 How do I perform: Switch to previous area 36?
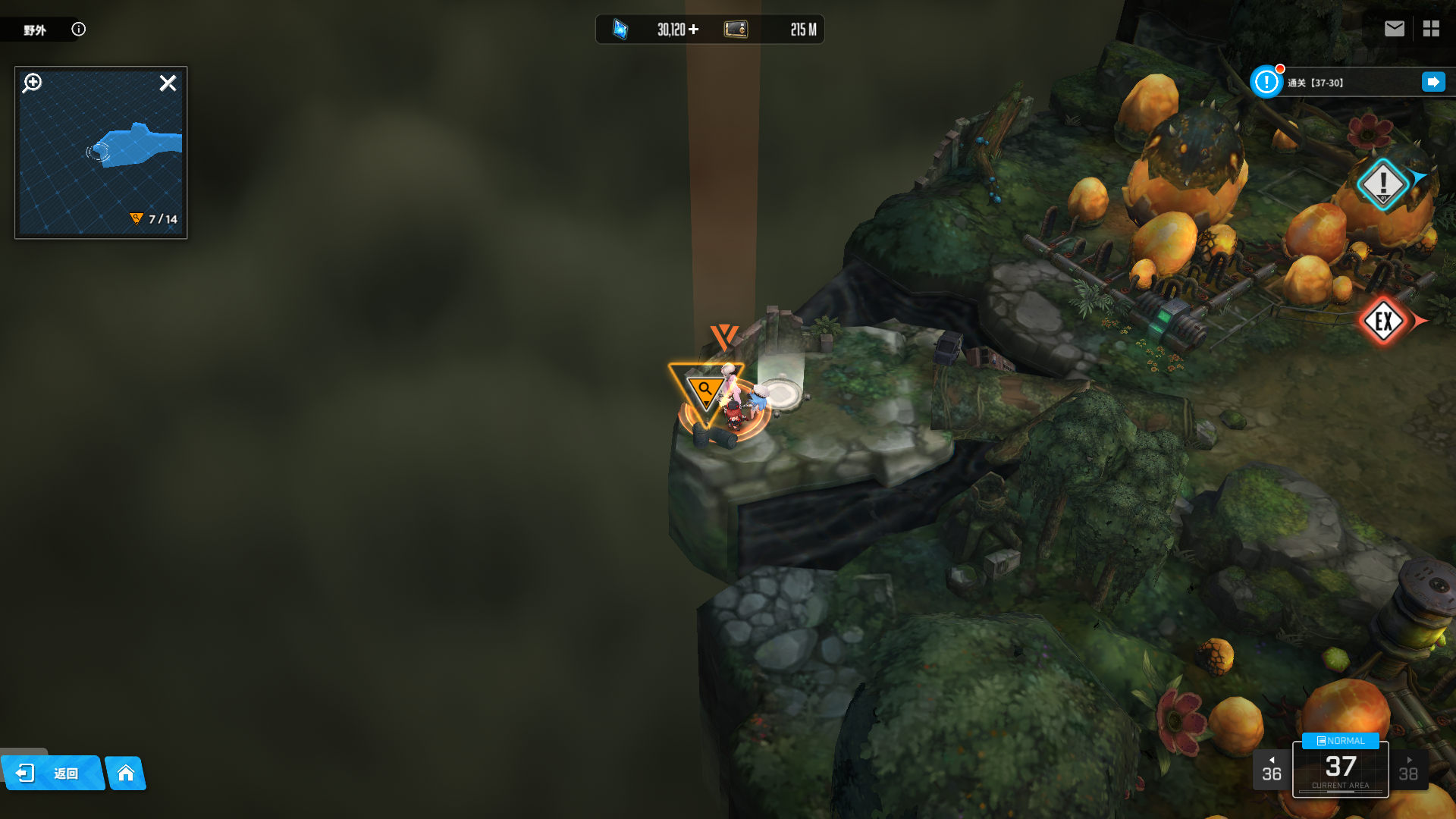click(x=1271, y=770)
